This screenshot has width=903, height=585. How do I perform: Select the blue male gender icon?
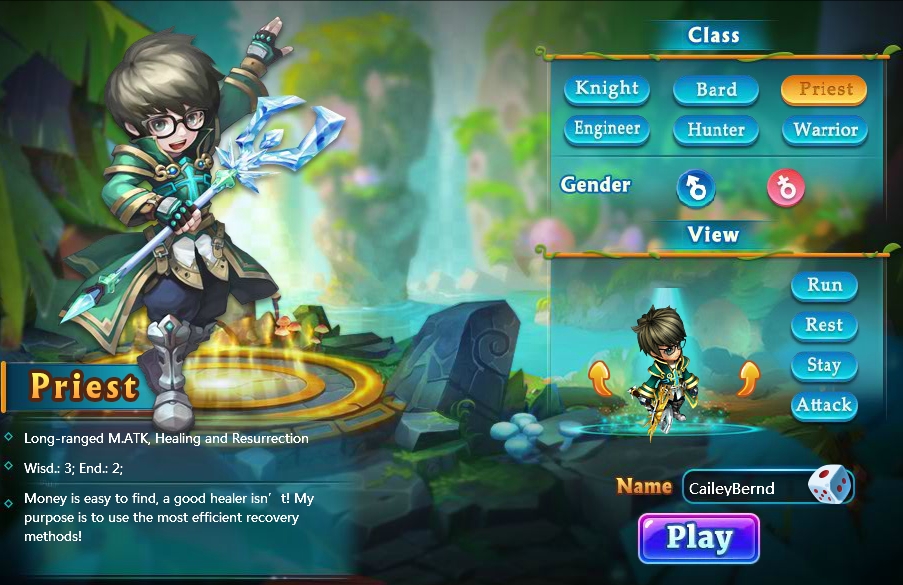pyautogui.click(x=696, y=187)
